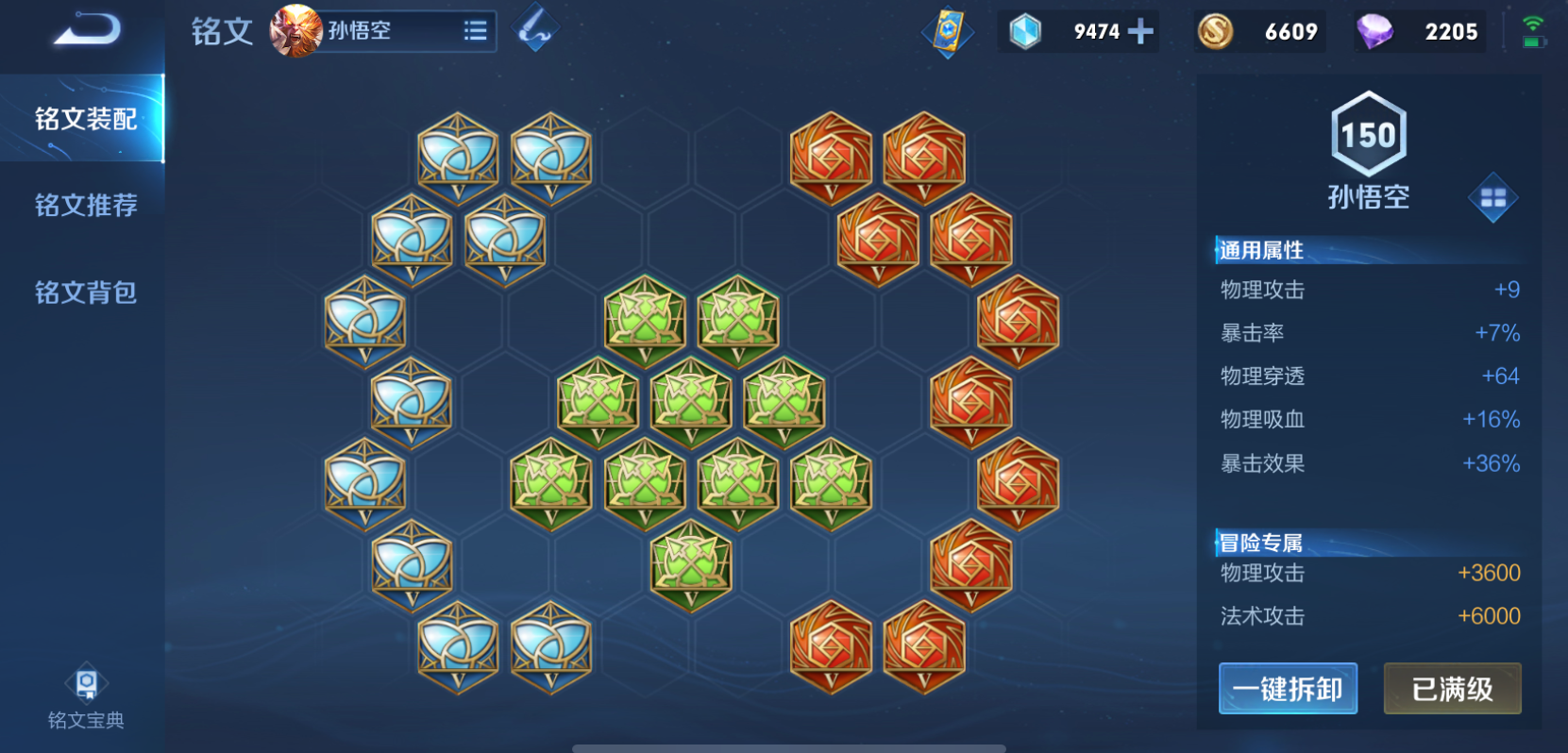
Task: Click the rename pencil icon
Action: click(x=535, y=29)
